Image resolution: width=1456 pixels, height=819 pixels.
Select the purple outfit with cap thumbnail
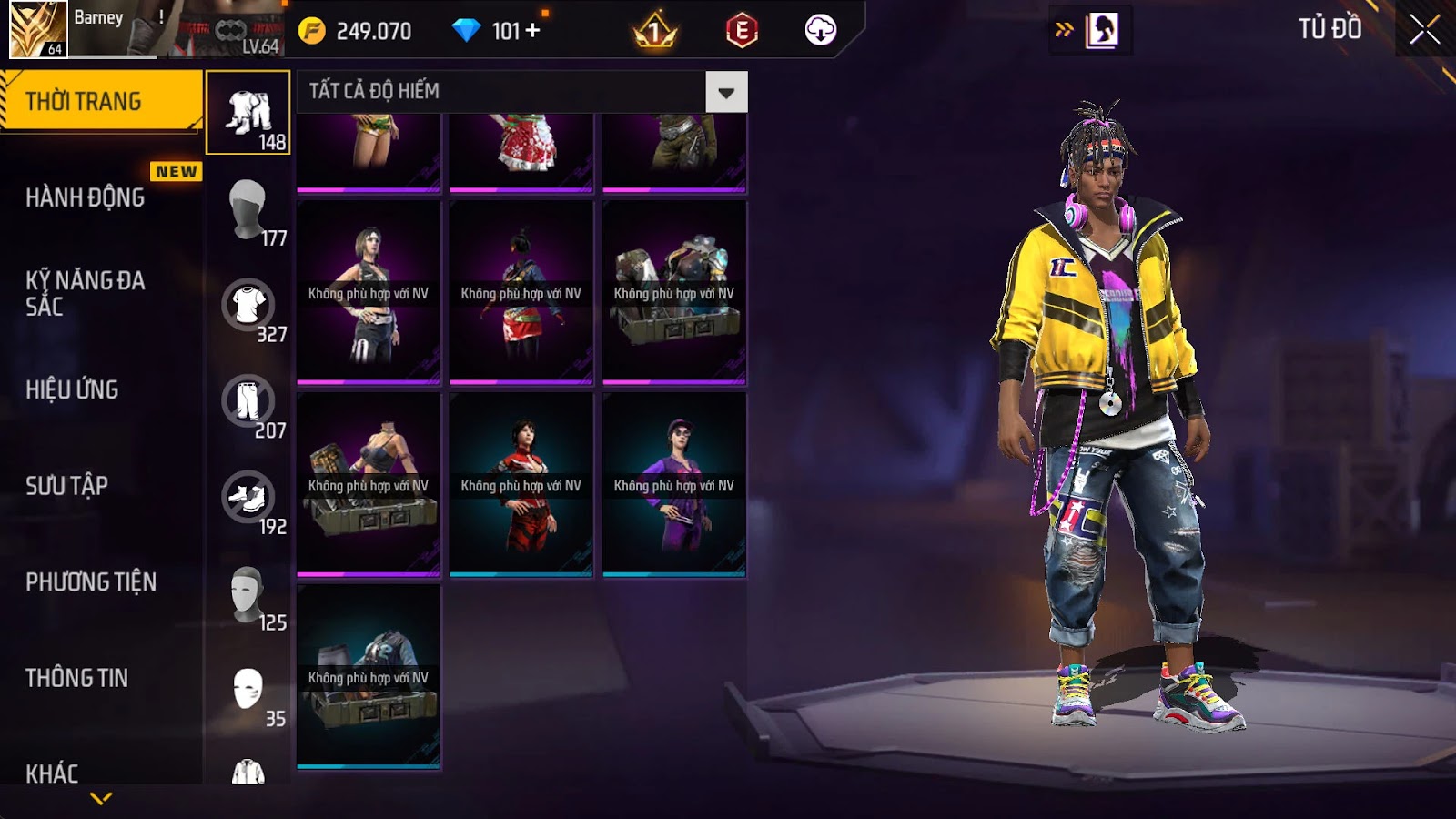[674, 484]
